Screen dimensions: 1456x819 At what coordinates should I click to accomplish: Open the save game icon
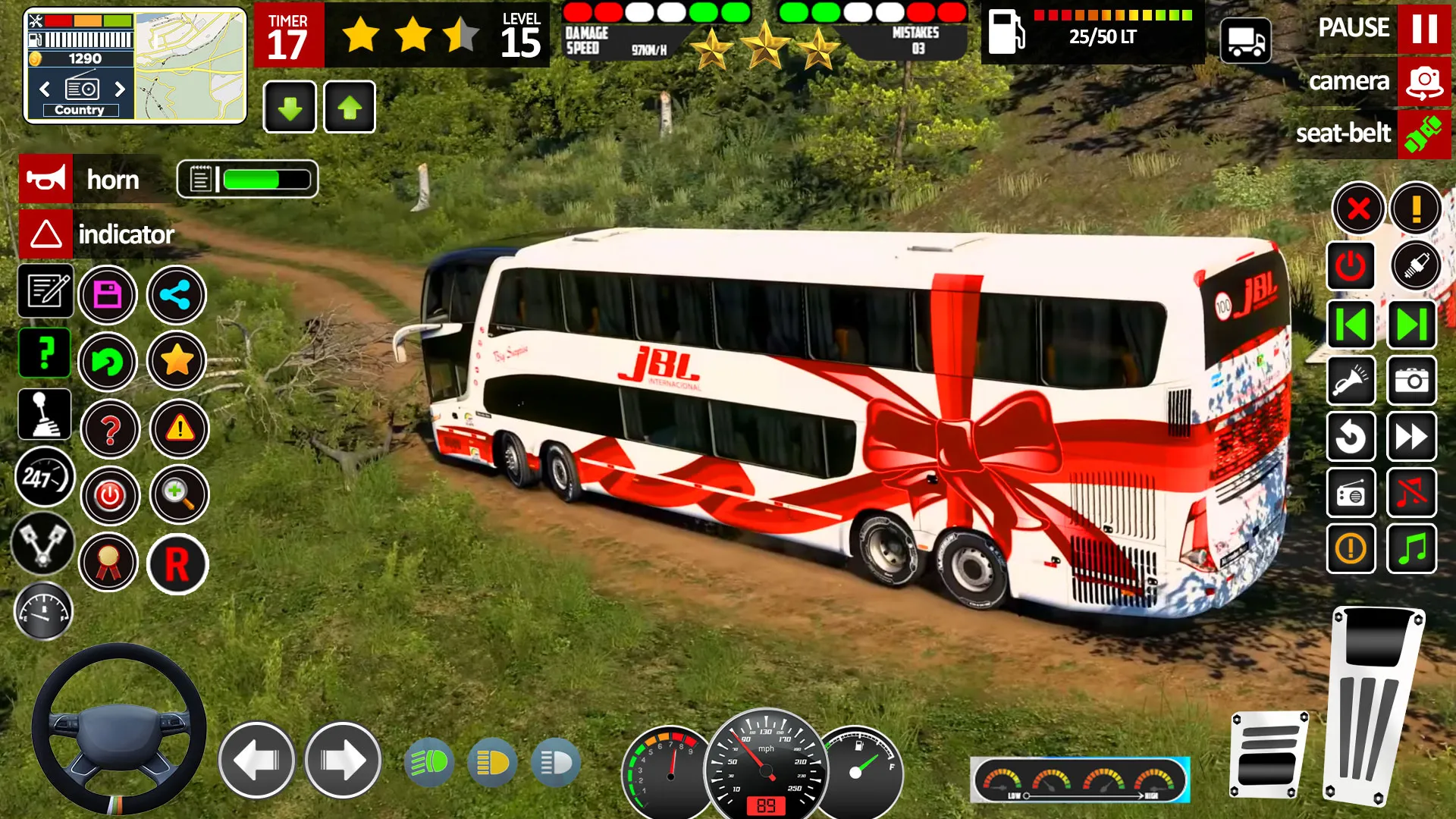(x=108, y=295)
